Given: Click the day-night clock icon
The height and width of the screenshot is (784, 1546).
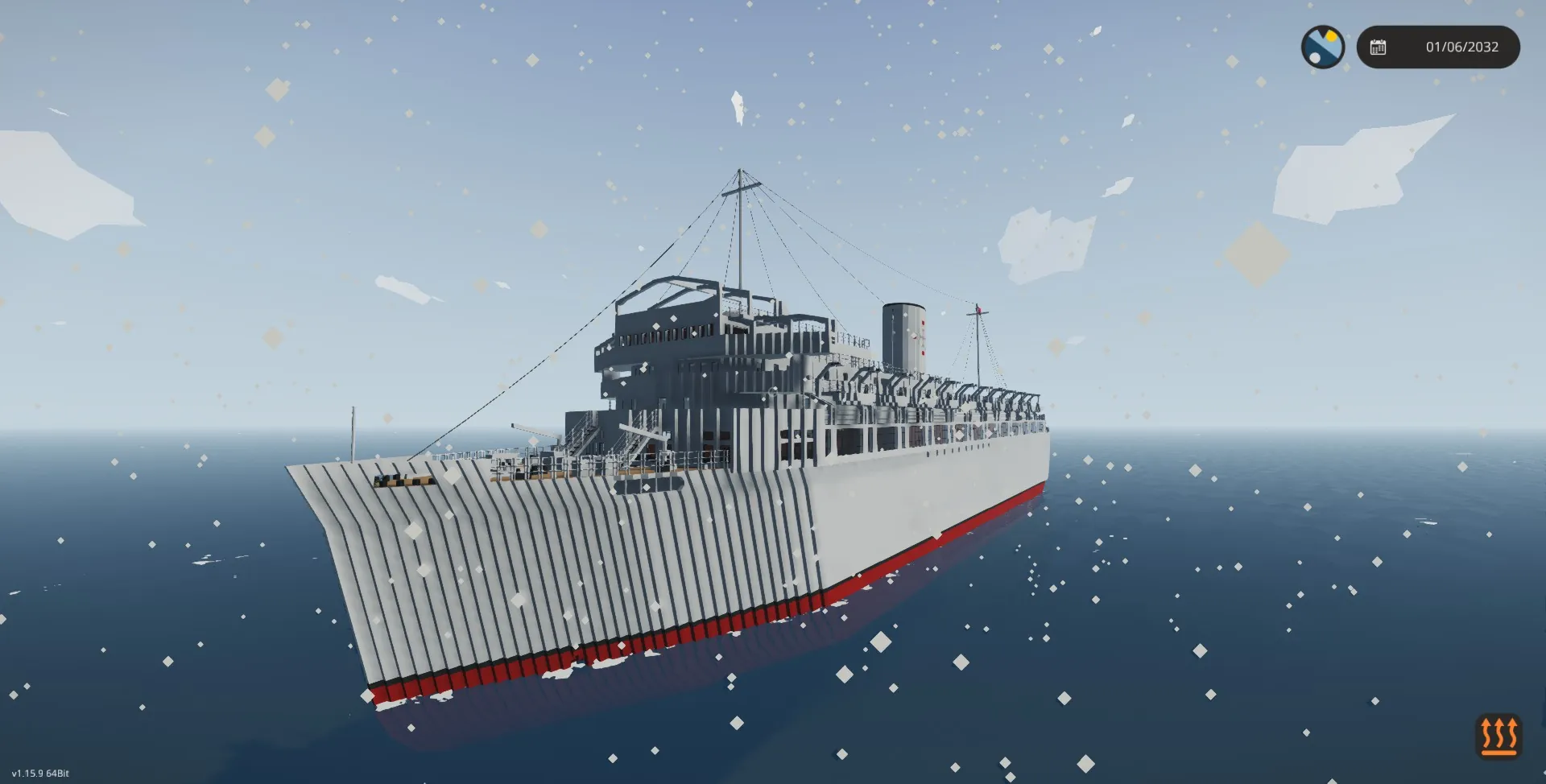Looking at the screenshot, I should coord(1322,47).
